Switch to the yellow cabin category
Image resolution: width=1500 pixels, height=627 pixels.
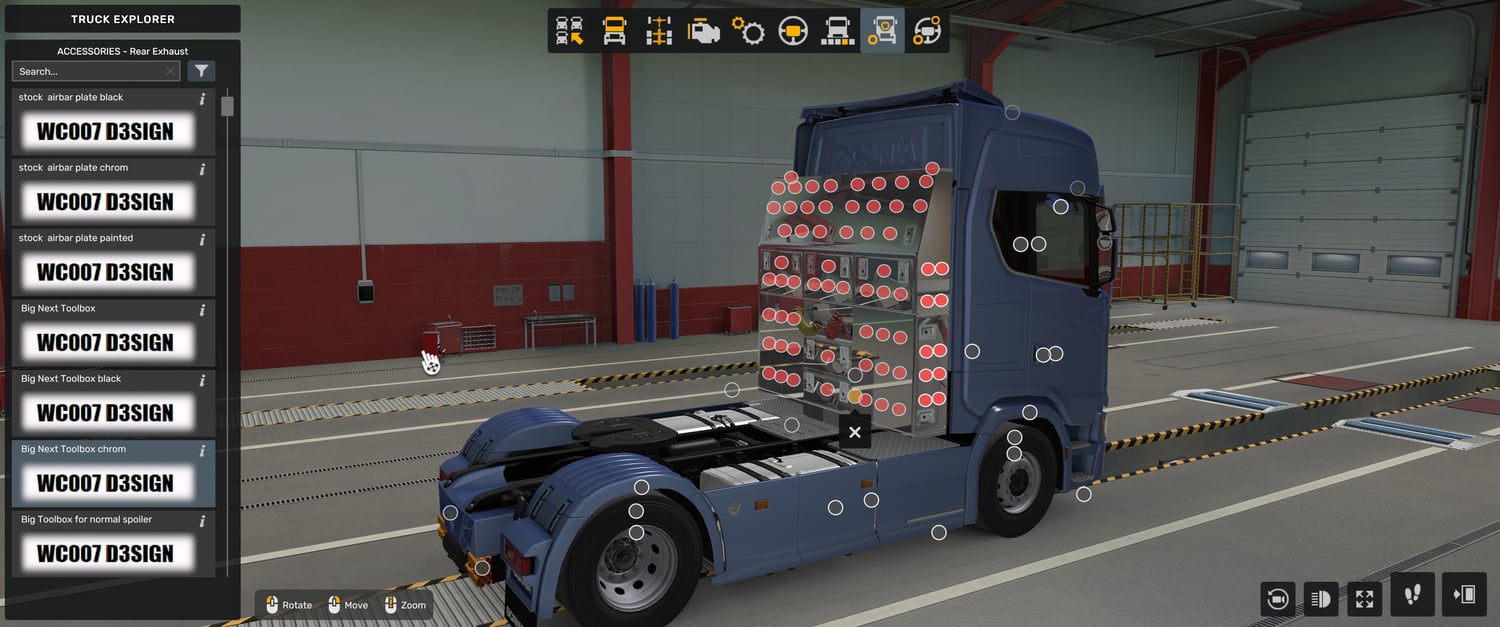[614, 31]
